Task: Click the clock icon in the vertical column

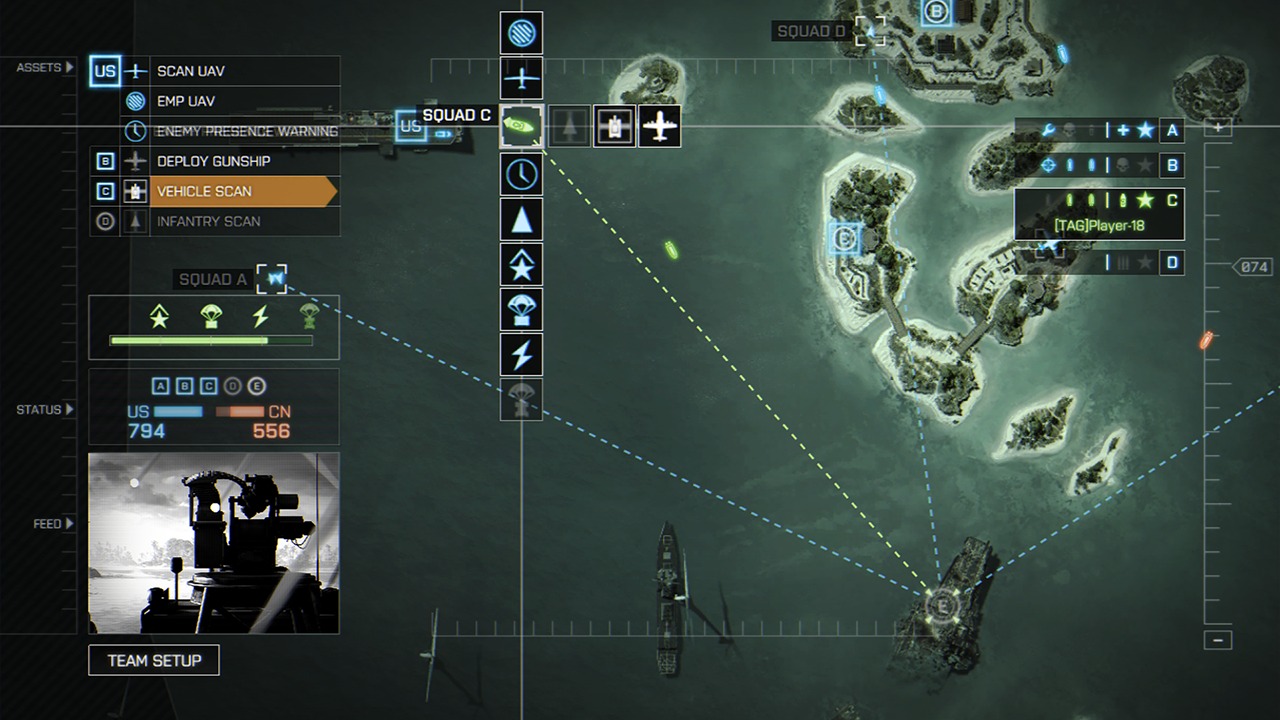Action: click(x=521, y=174)
